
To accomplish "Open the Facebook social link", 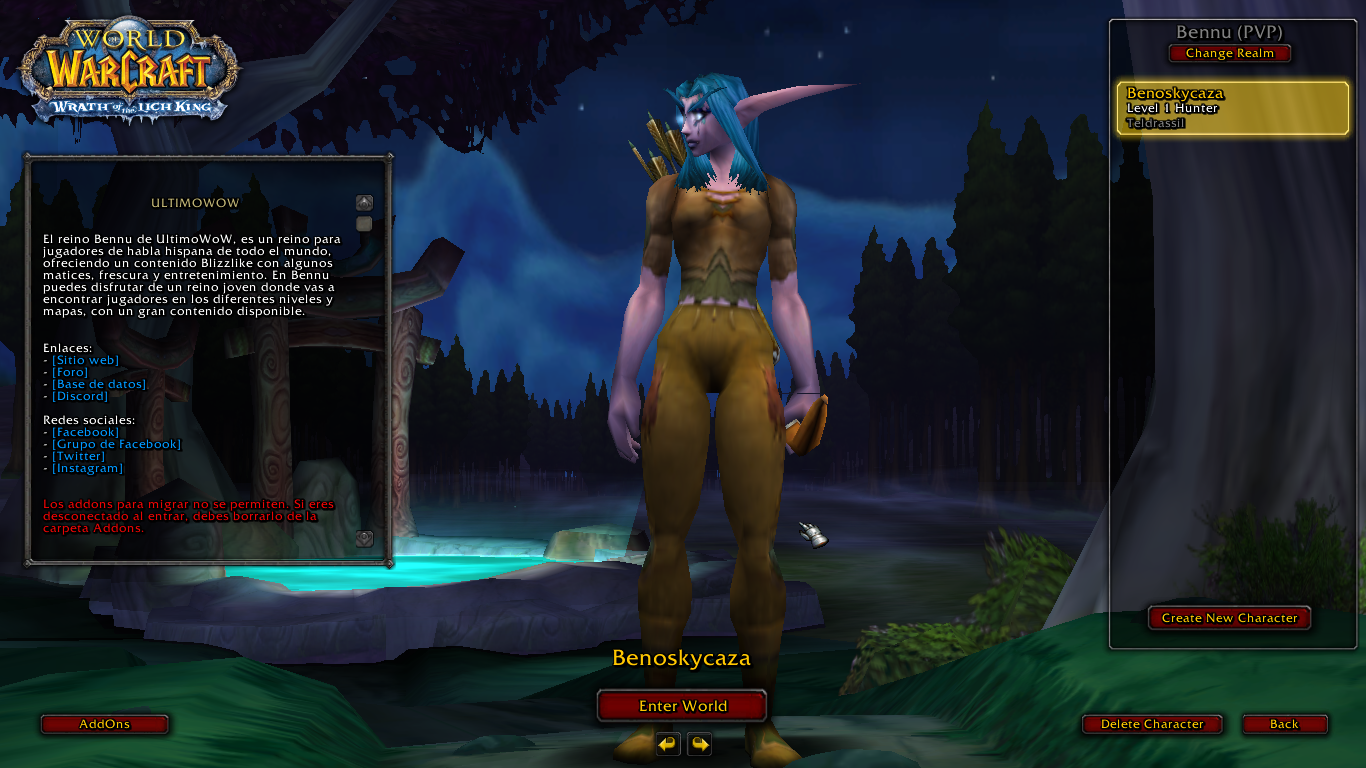I will pyautogui.click(x=85, y=432).
